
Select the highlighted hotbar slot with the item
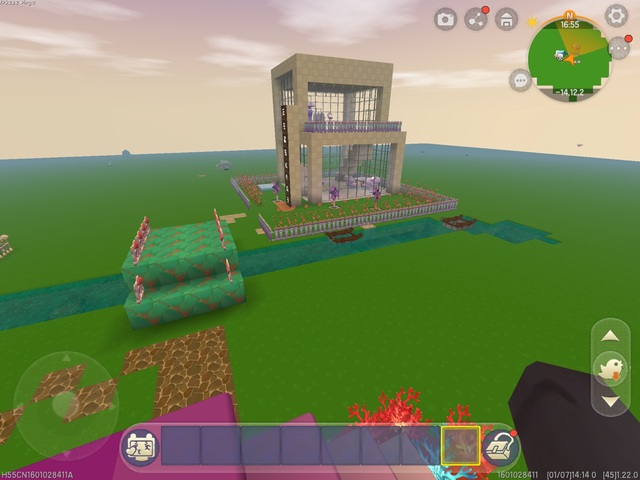(460, 446)
